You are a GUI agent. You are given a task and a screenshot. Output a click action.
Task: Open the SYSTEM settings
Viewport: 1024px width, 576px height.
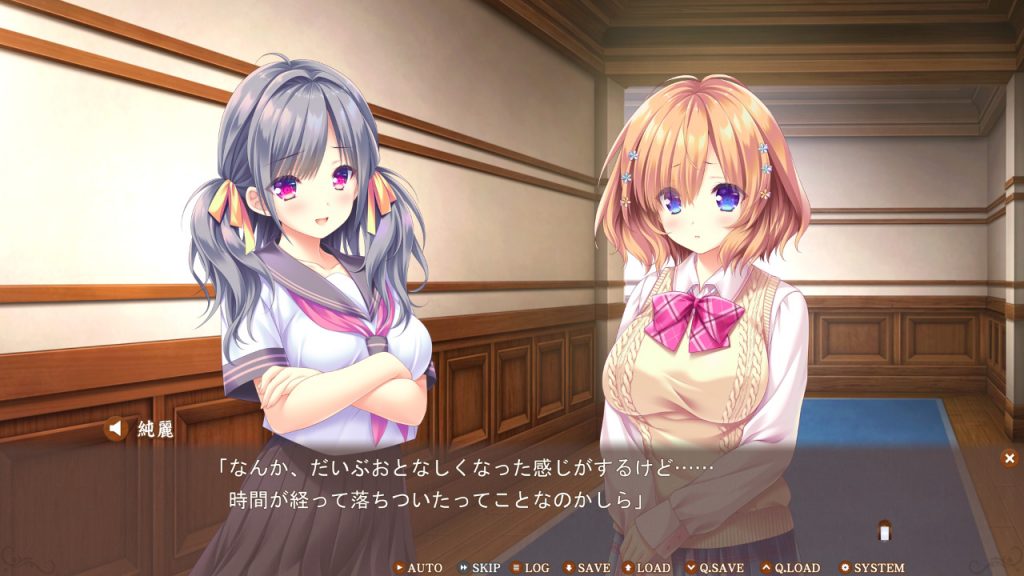click(x=872, y=568)
